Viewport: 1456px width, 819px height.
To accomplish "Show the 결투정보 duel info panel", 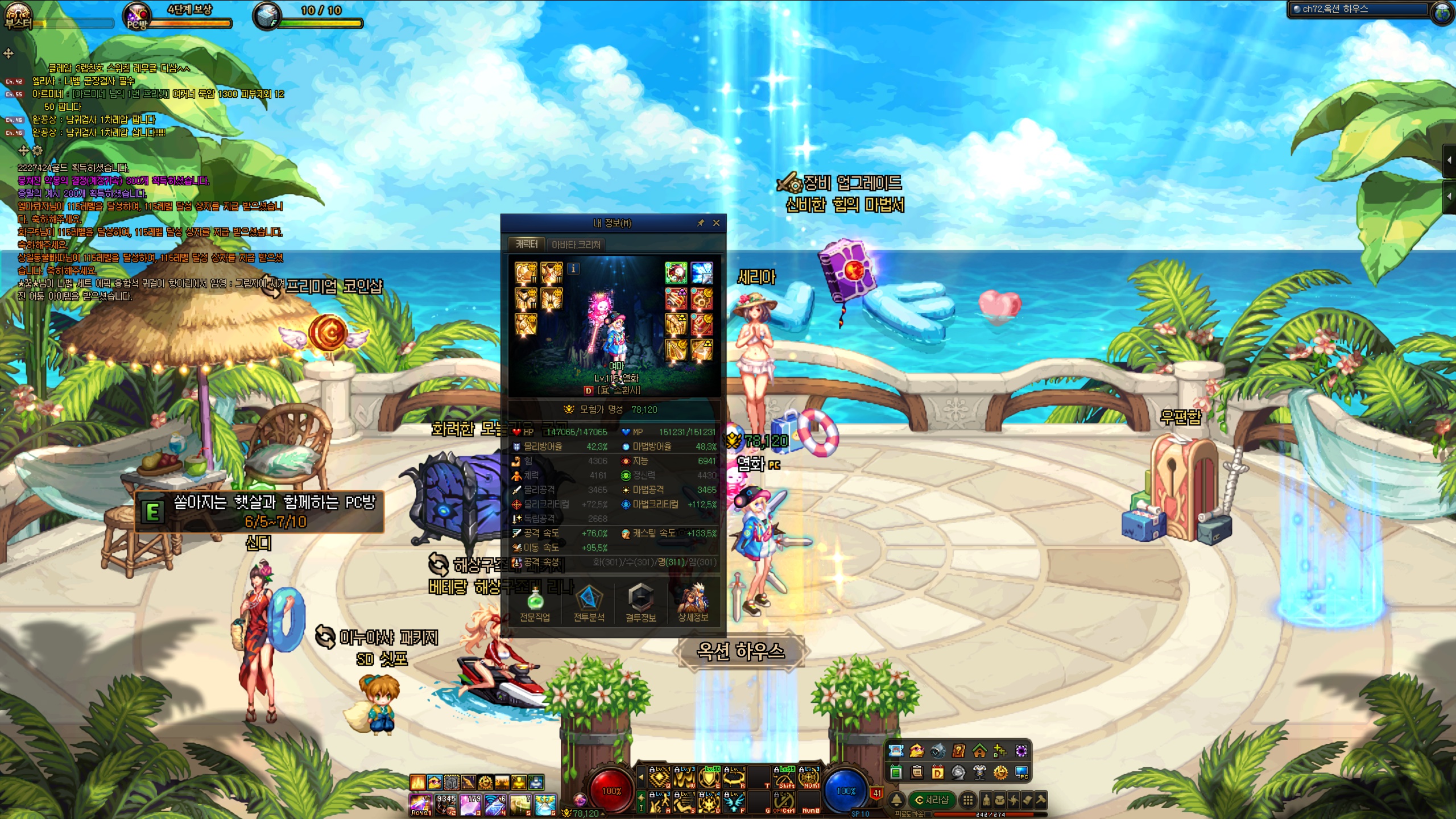I will click(640, 603).
